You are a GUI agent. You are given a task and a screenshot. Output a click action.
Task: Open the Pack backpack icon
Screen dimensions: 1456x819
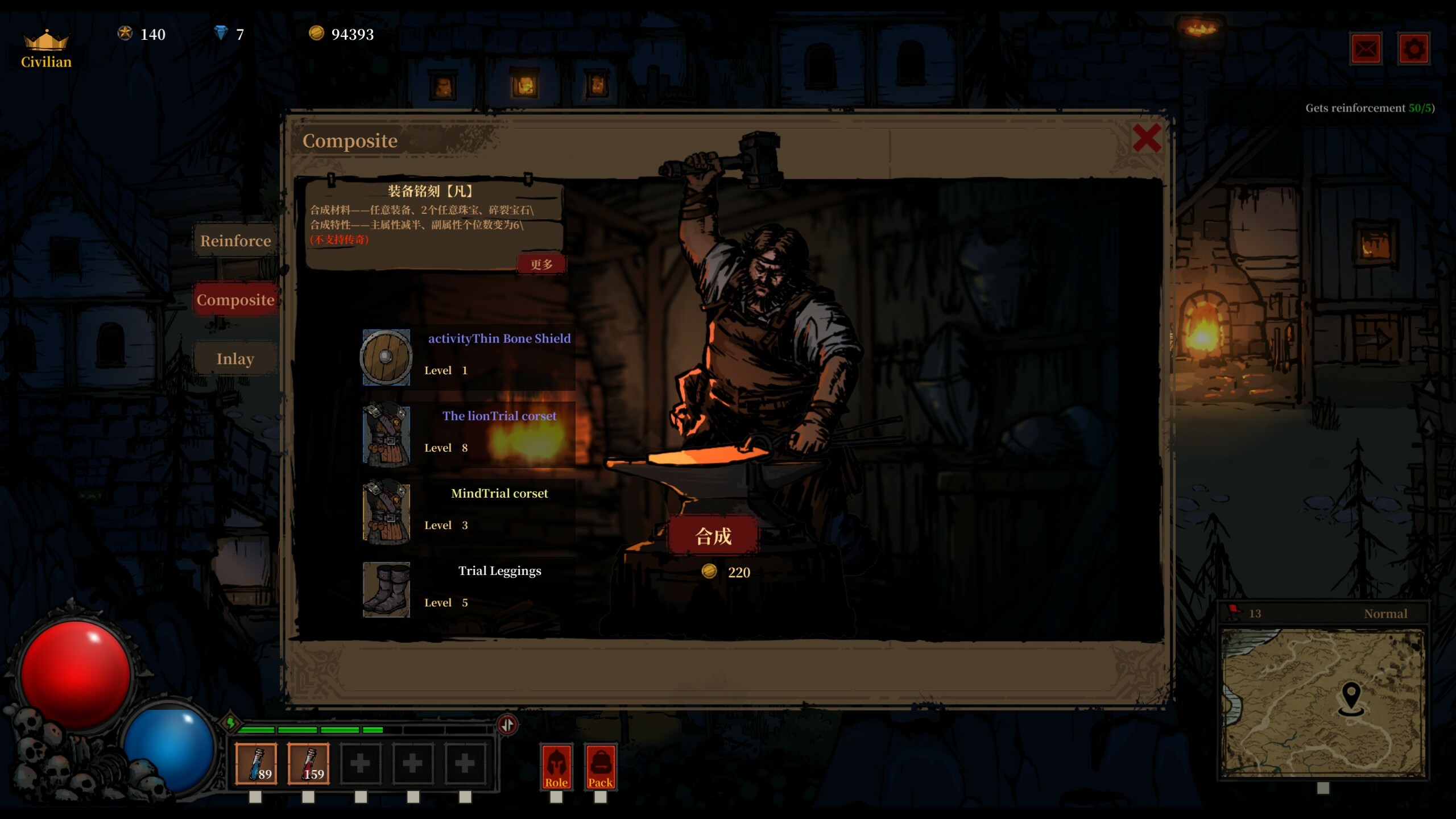pos(601,767)
